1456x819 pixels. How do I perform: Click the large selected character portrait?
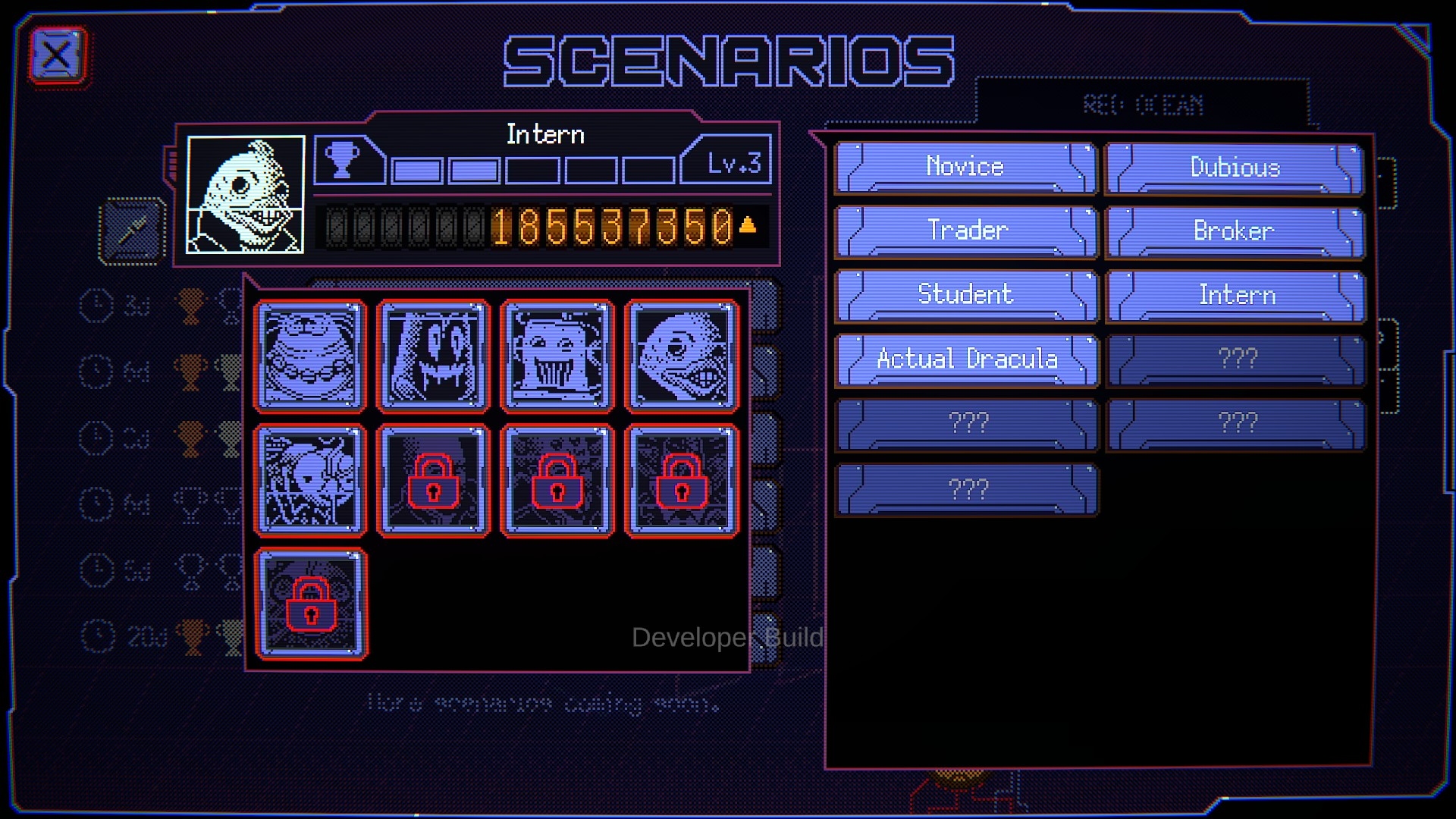pyautogui.click(x=245, y=194)
